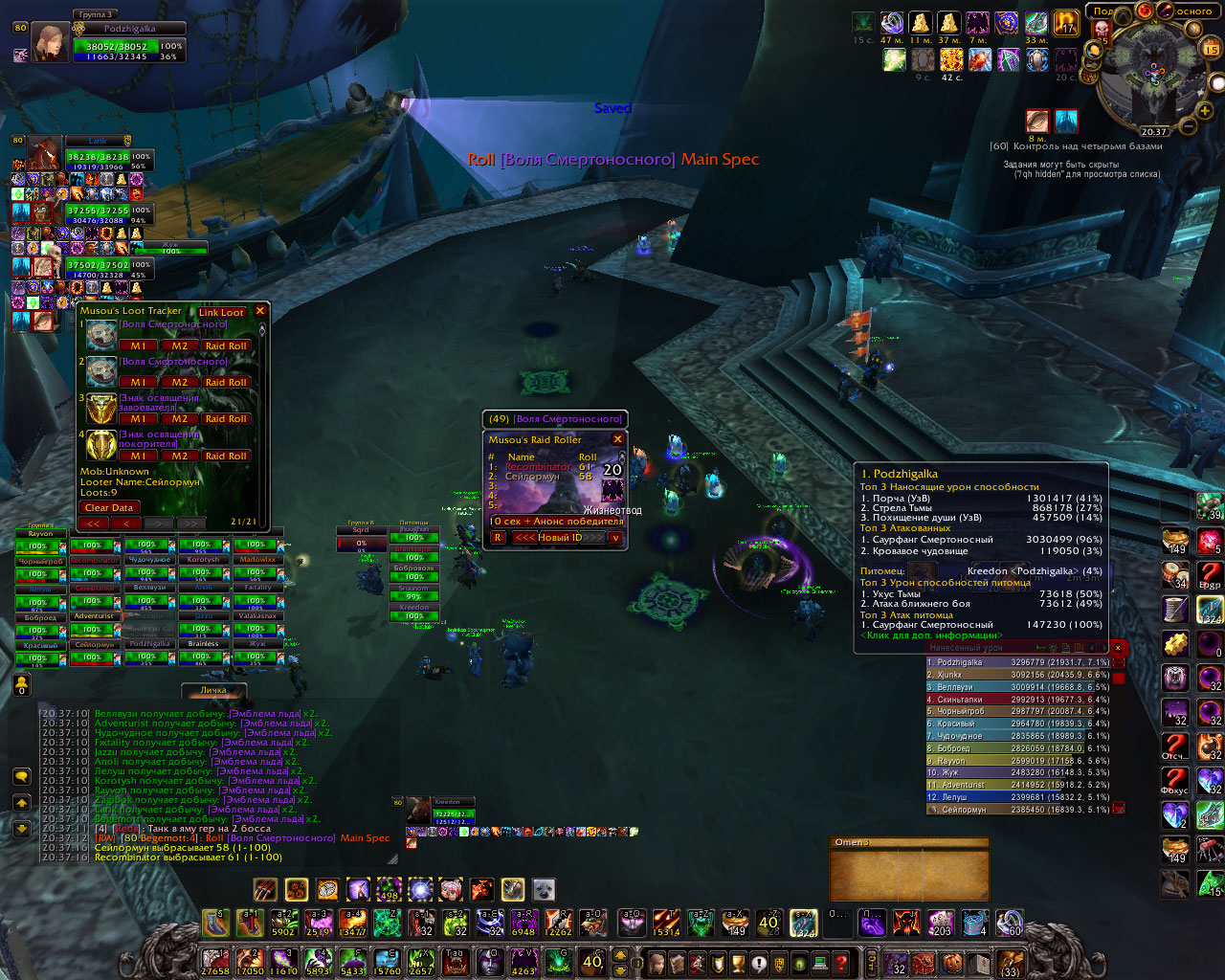Image resolution: width=1225 pixels, height=980 pixels.
Task: Zoom out on the minimap
Action: tap(1188, 126)
